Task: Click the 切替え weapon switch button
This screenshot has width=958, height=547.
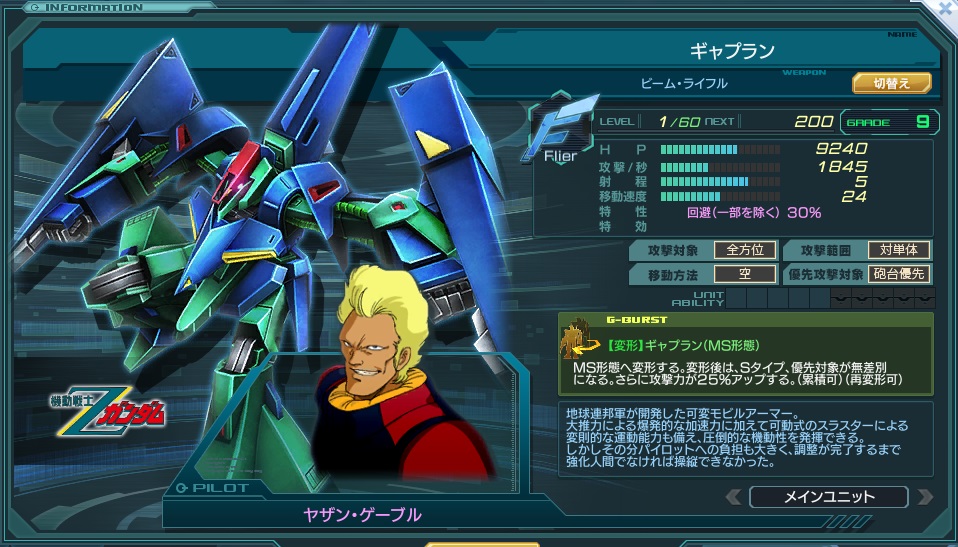Action: tap(891, 83)
